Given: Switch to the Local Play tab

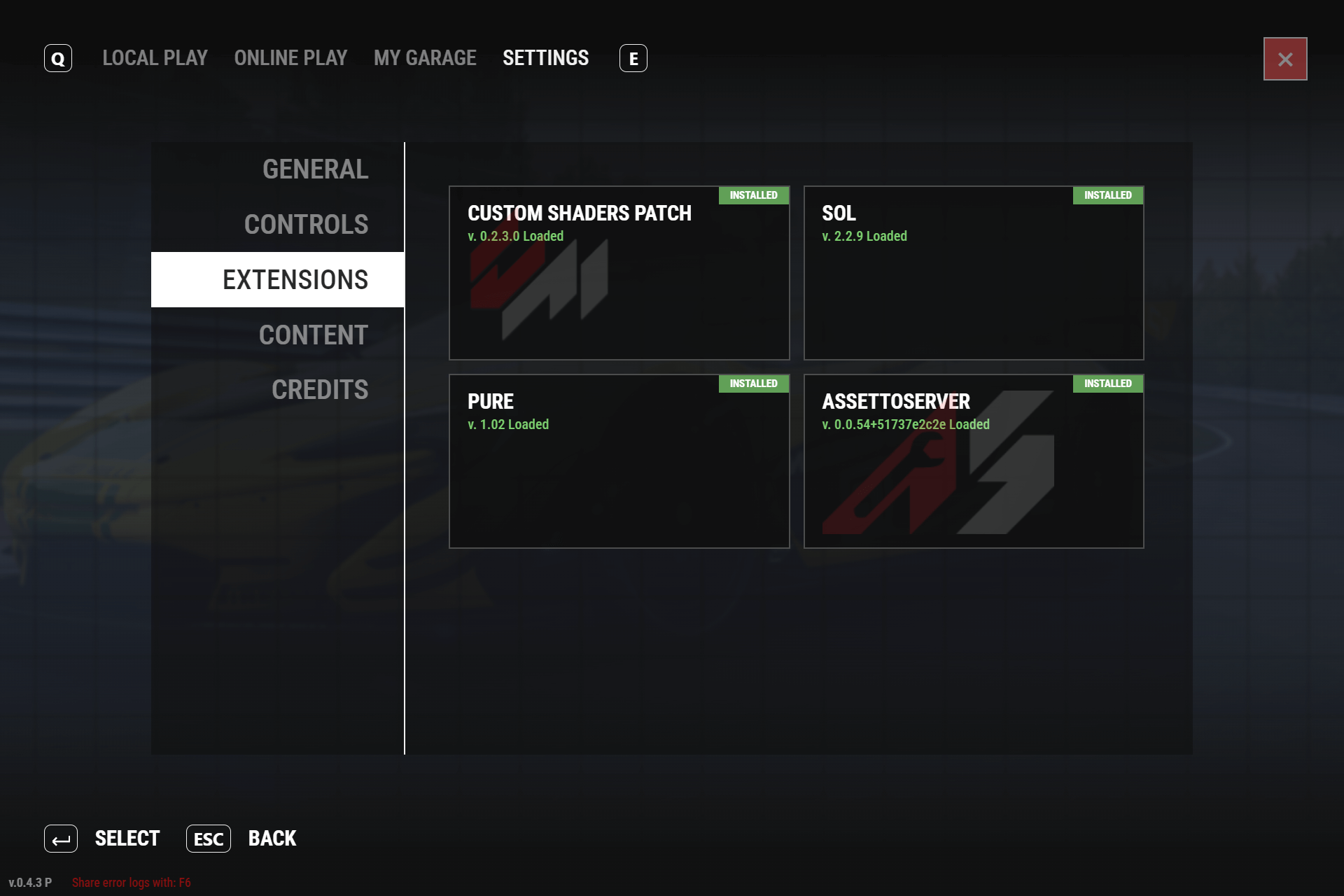Looking at the screenshot, I should 155,58.
